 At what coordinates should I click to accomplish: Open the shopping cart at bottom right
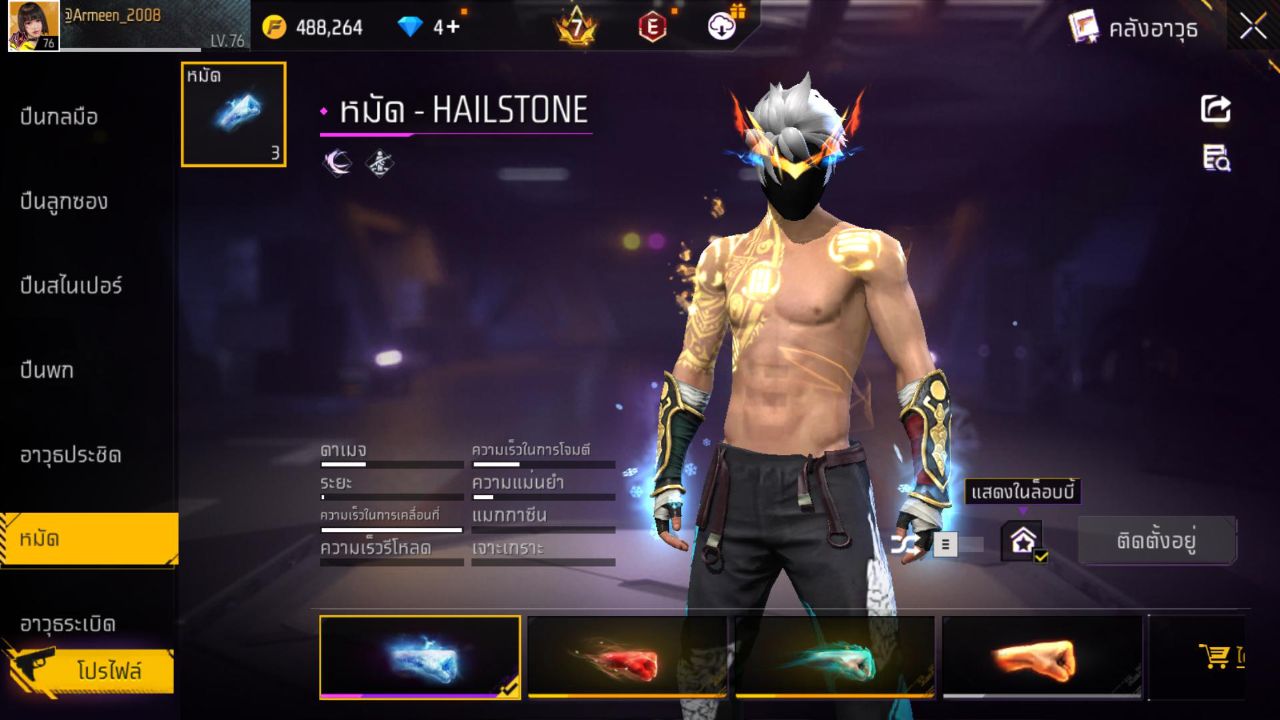(1213, 655)
